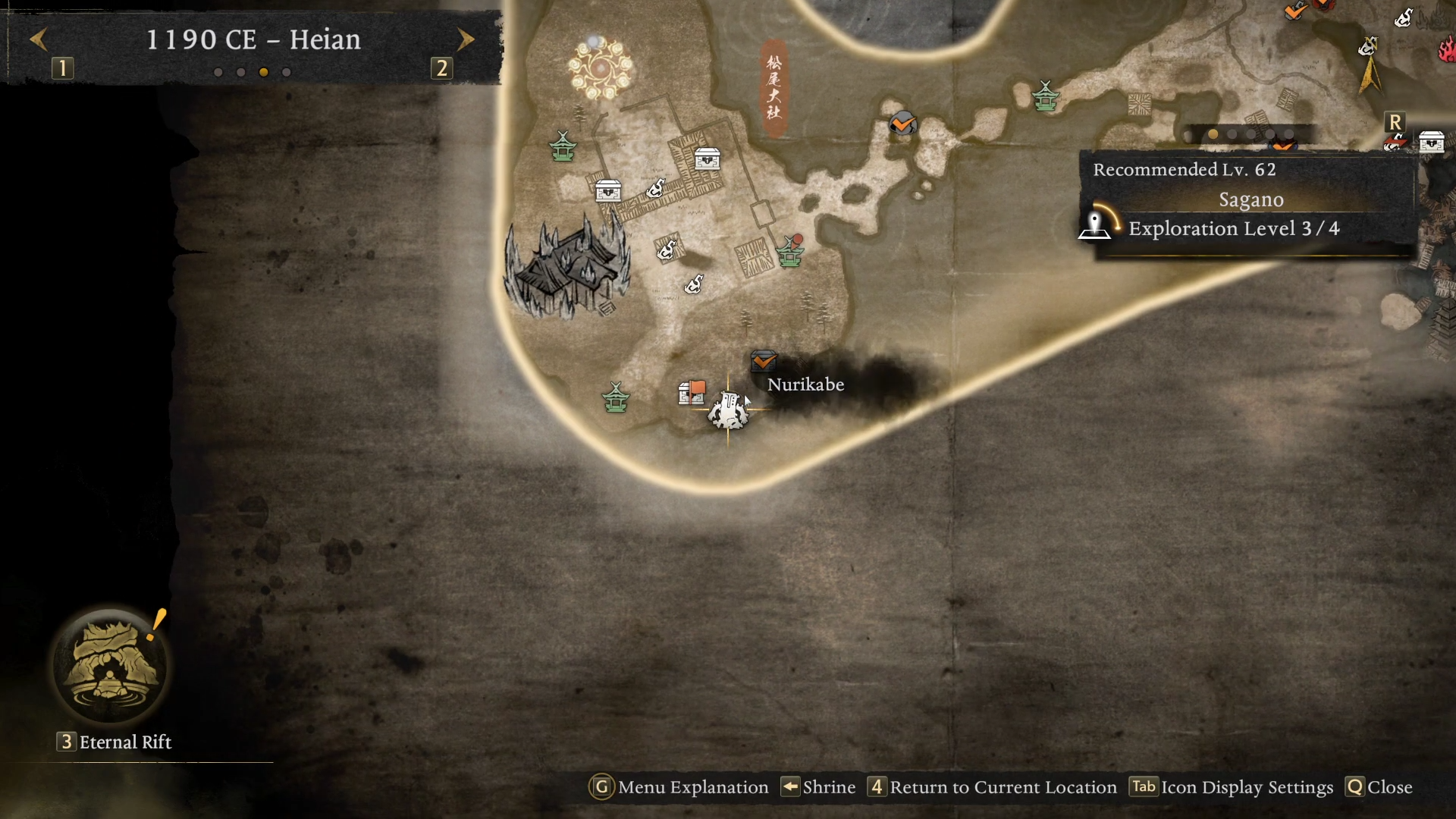Close the map screen
This screenshot has height=819, width=1456.
(x=1379, y=787)
